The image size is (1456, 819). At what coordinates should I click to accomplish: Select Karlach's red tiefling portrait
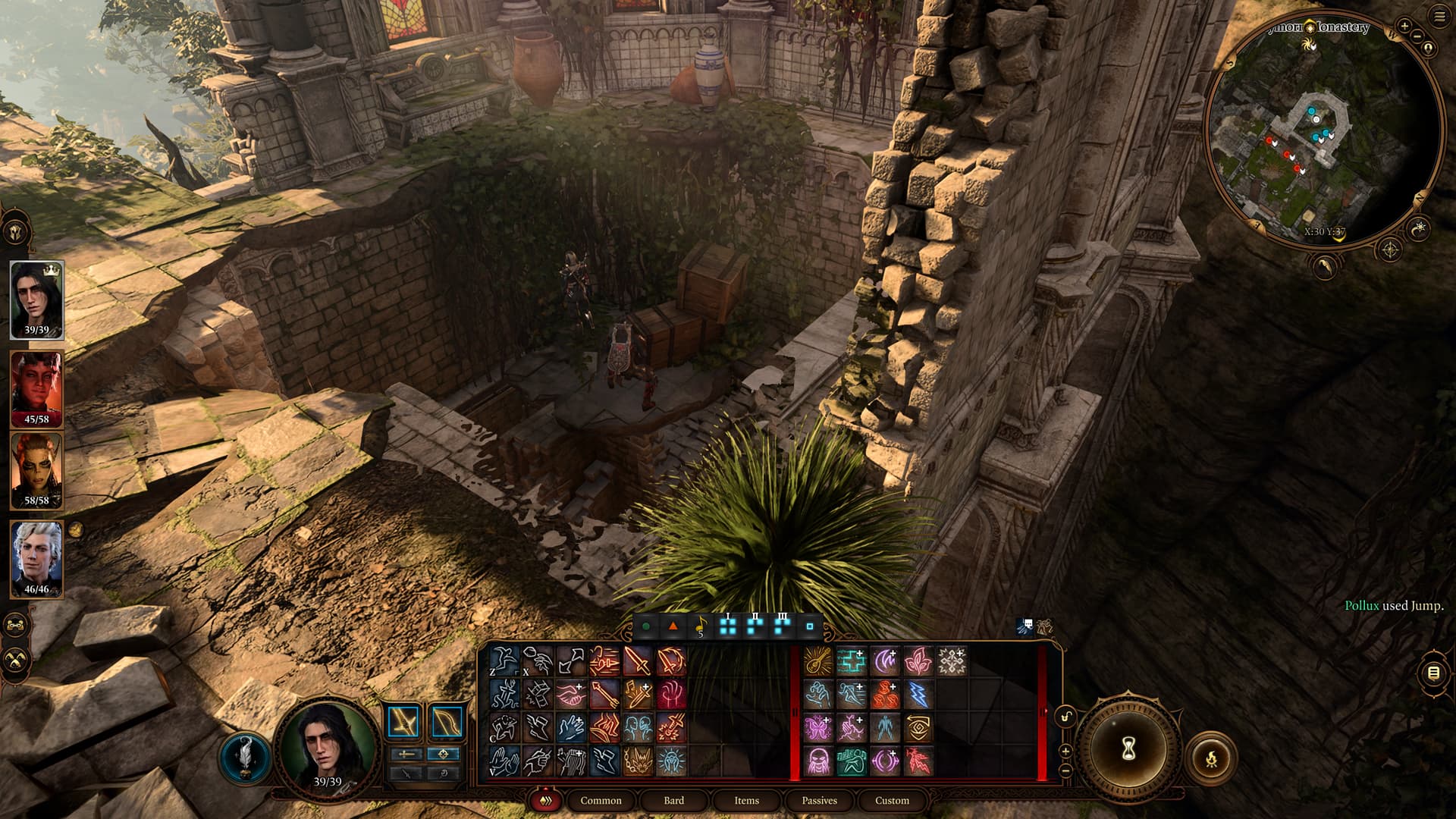coord(36,387)
